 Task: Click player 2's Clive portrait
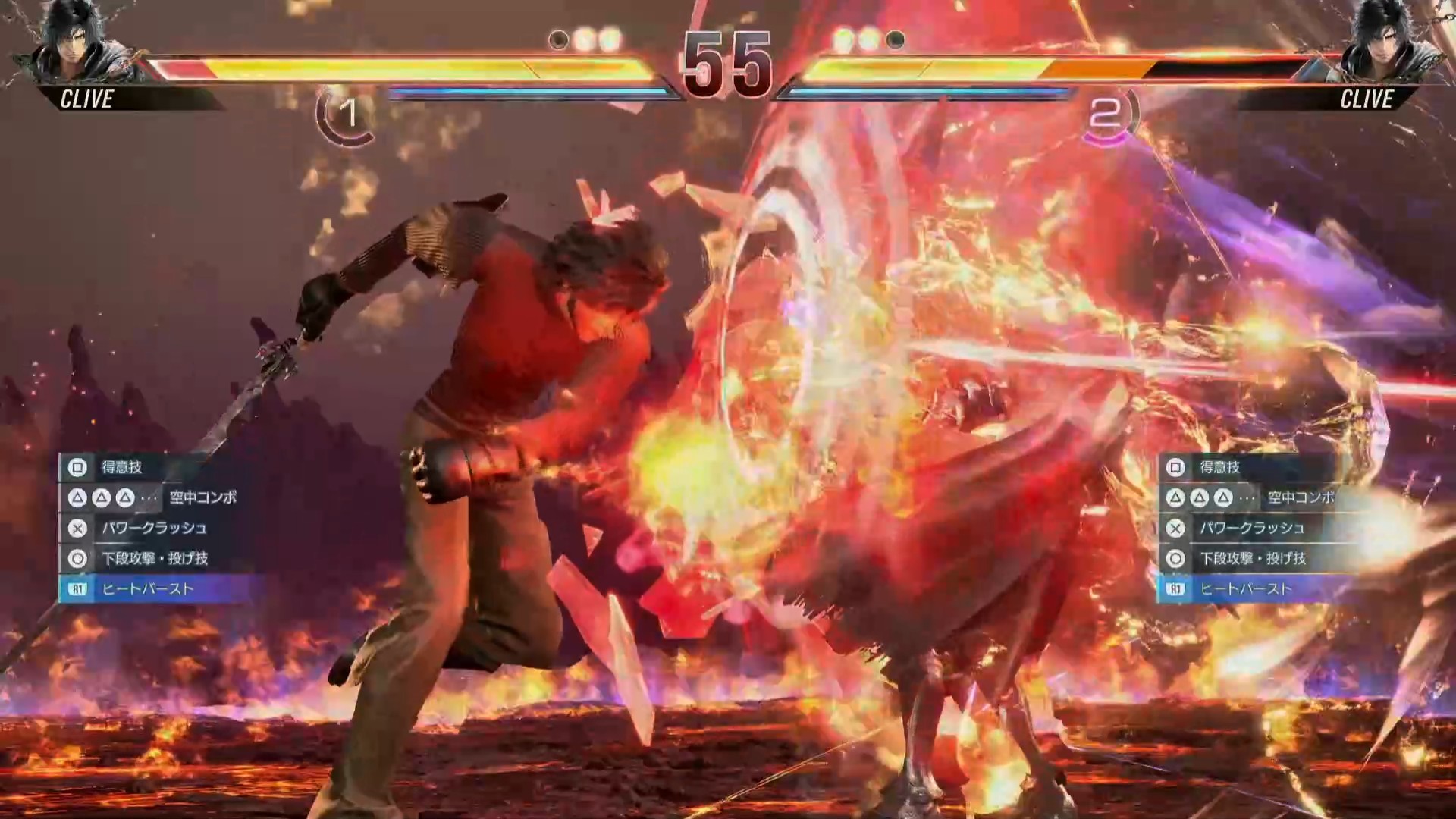[x=1385, y=42]
